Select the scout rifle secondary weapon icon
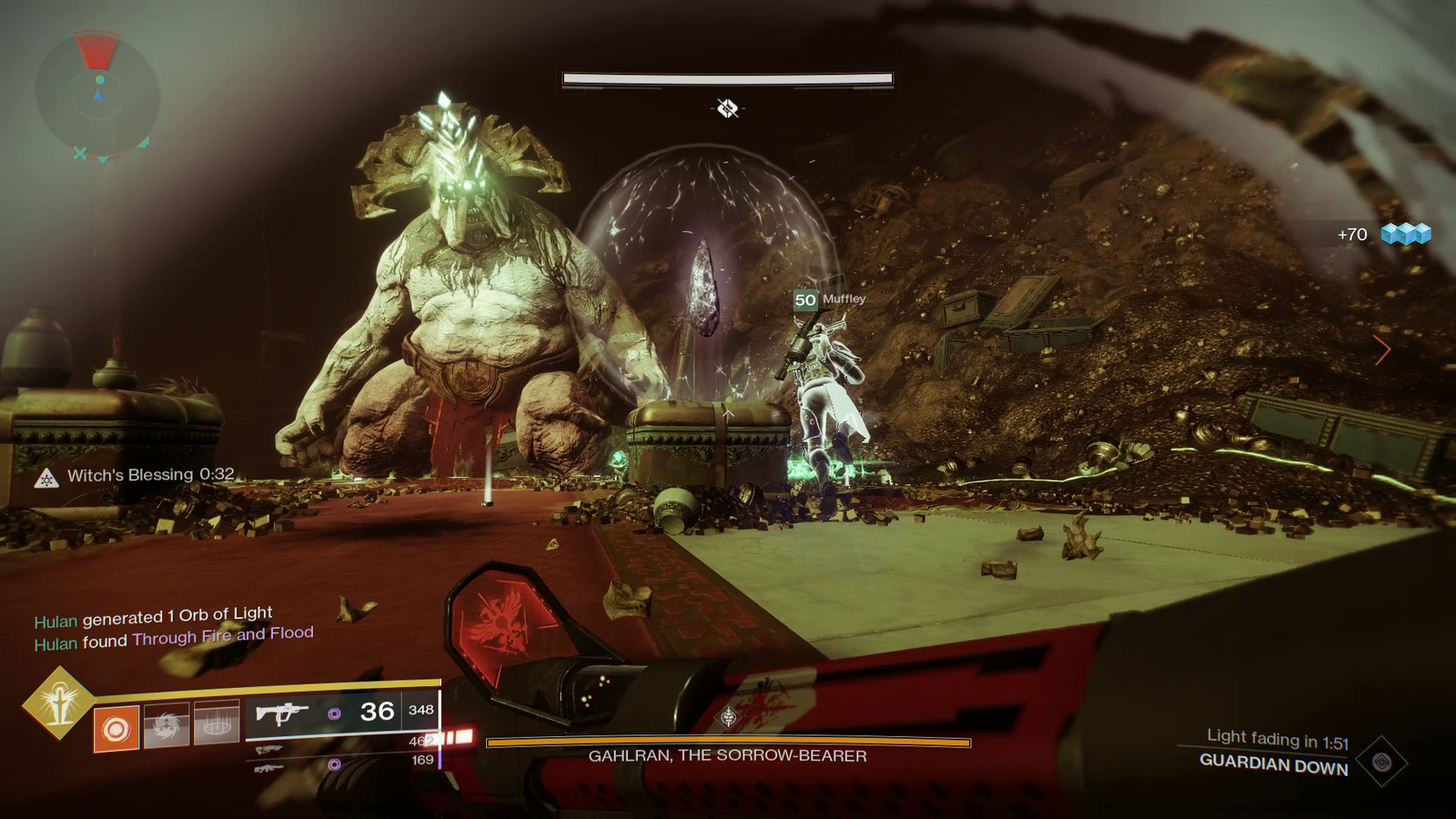 click(x=268, y=749)
